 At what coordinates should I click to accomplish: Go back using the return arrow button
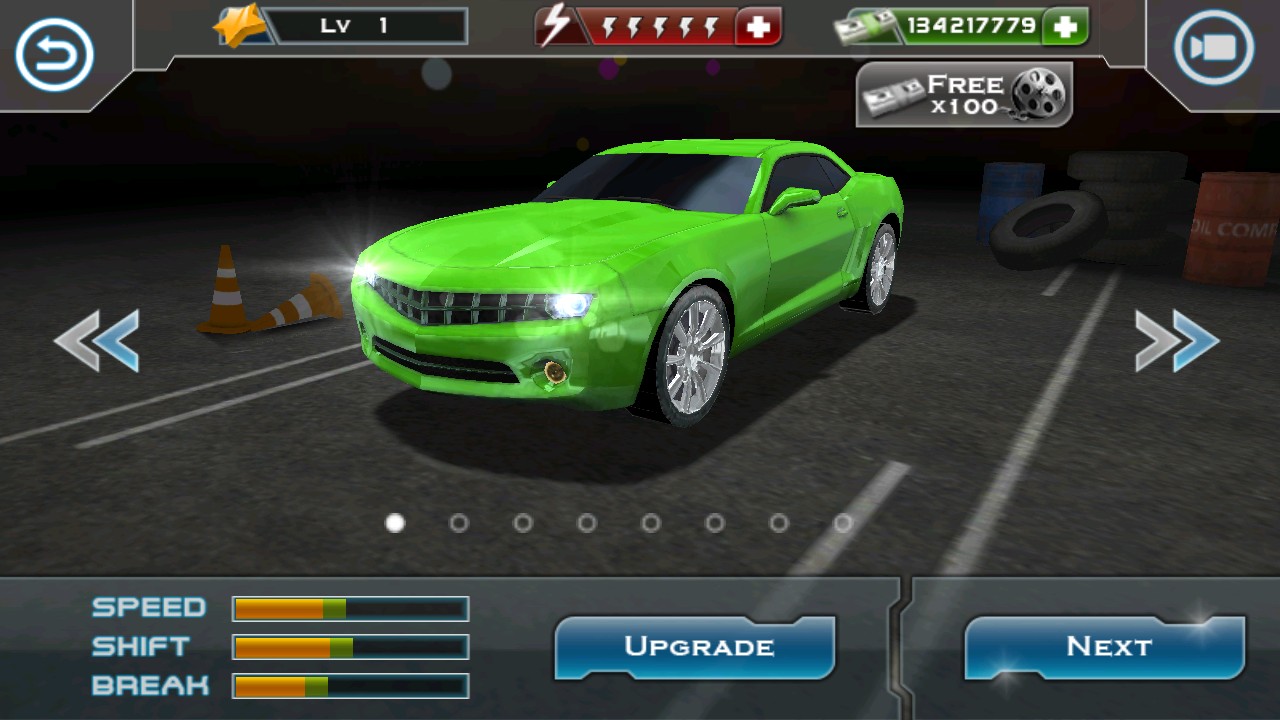(54, 53)
